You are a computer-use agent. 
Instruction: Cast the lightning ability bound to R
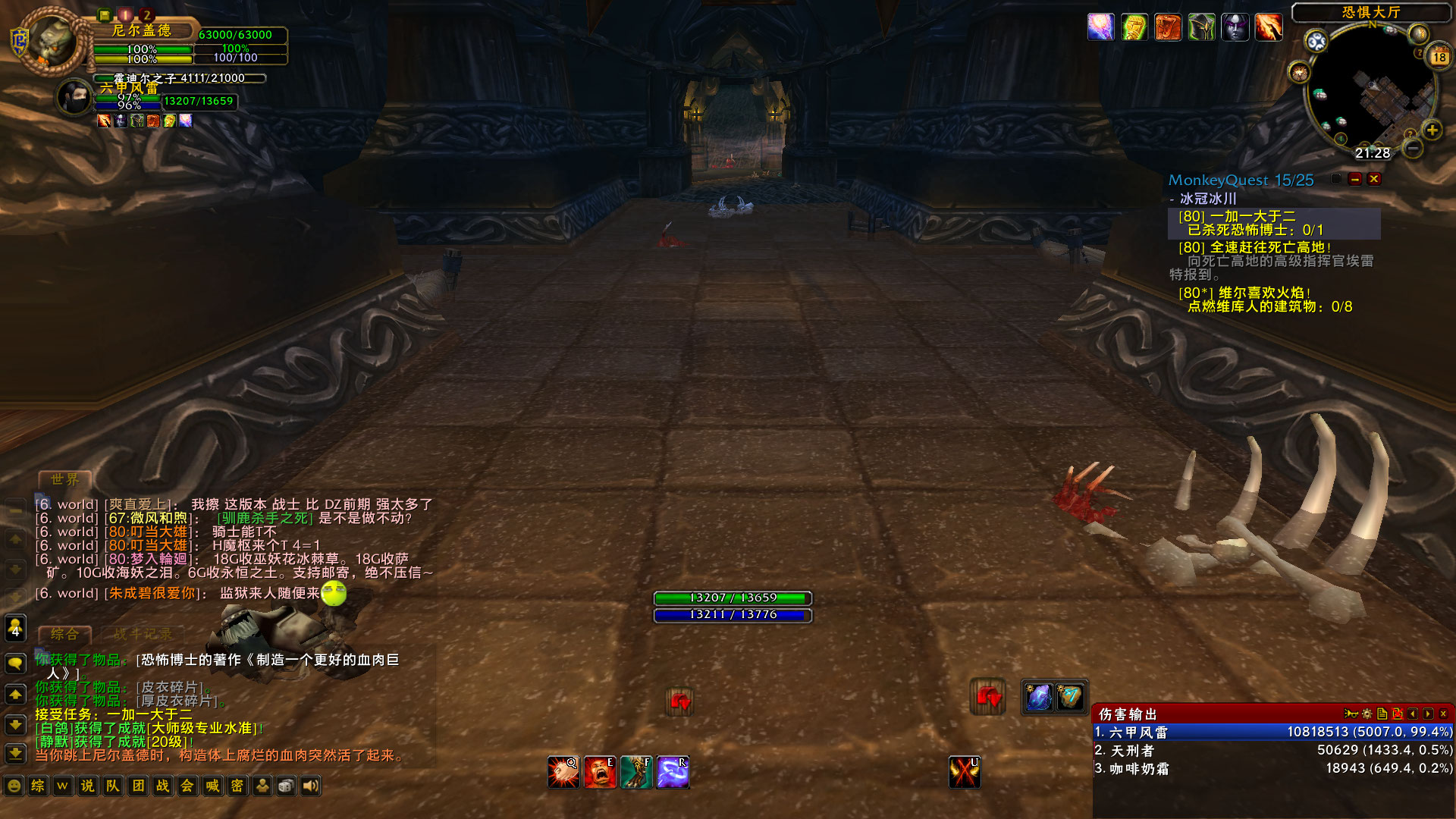(x=673, y=771)
